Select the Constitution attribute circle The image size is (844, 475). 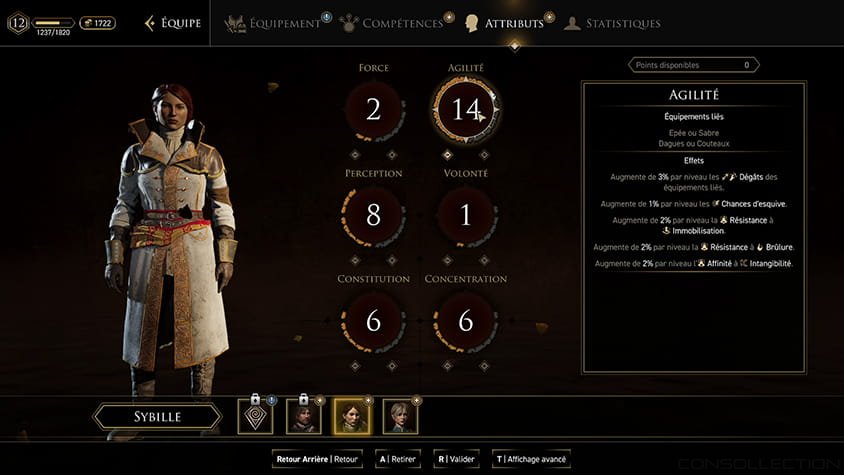[373, 320]
